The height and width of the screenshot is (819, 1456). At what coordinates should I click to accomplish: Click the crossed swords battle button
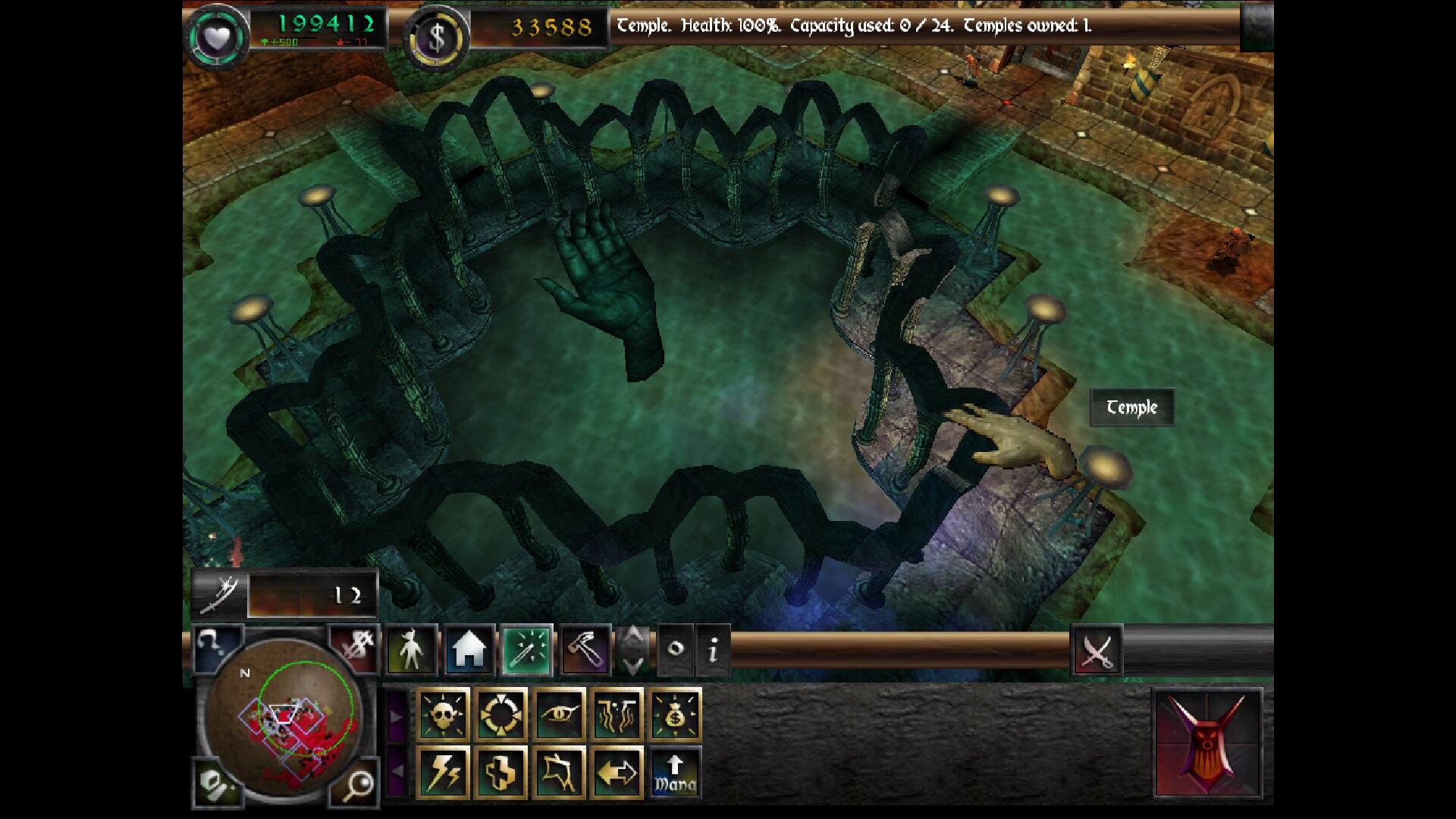[1097, 650]
